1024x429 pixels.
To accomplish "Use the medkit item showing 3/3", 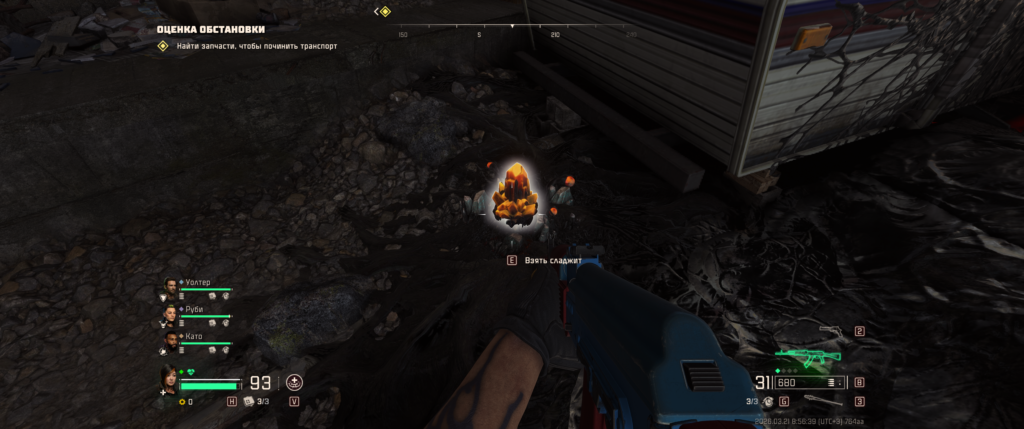I will click(248, 402).
